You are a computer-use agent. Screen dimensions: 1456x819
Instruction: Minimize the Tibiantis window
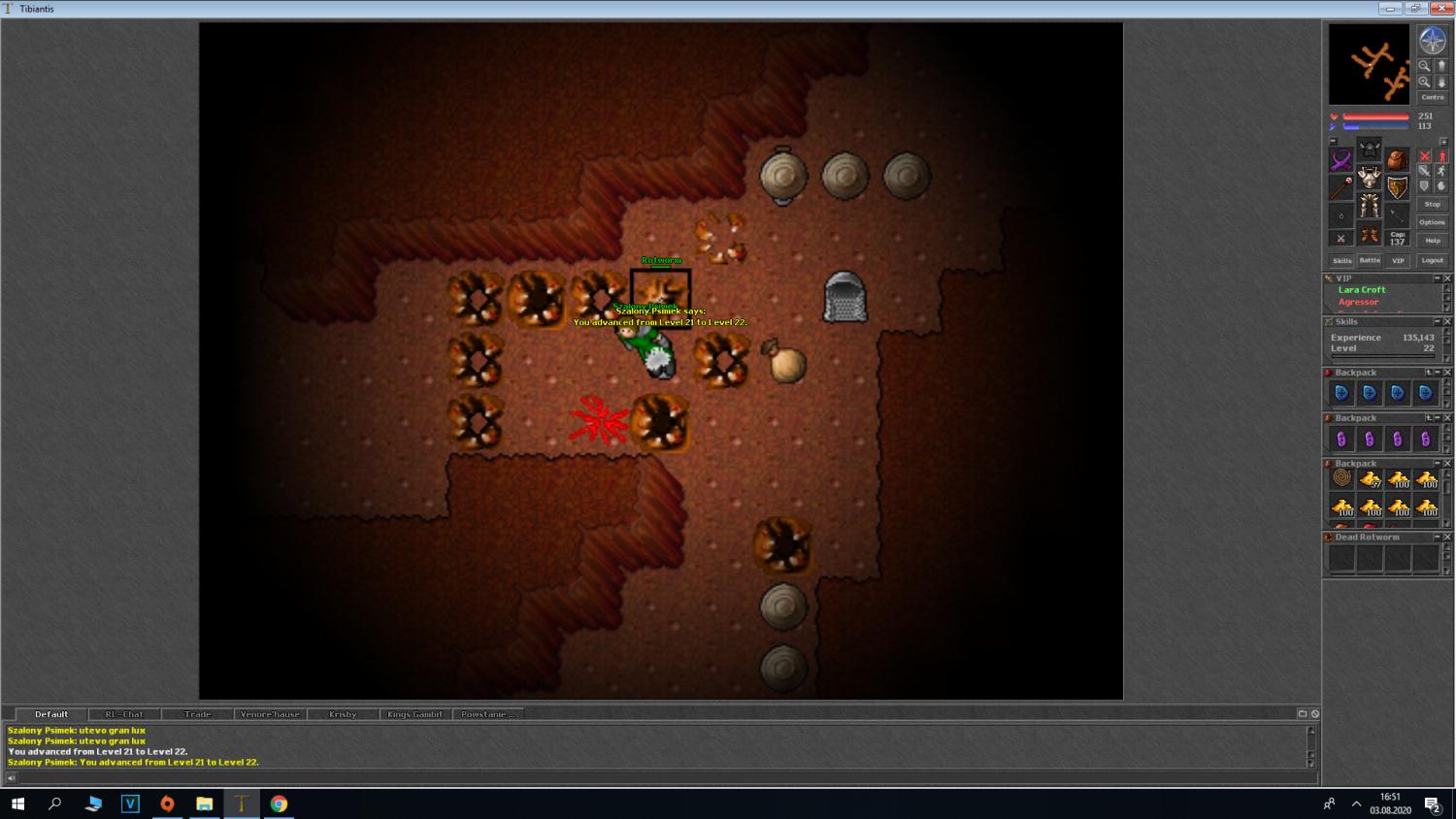[1390, 9]
